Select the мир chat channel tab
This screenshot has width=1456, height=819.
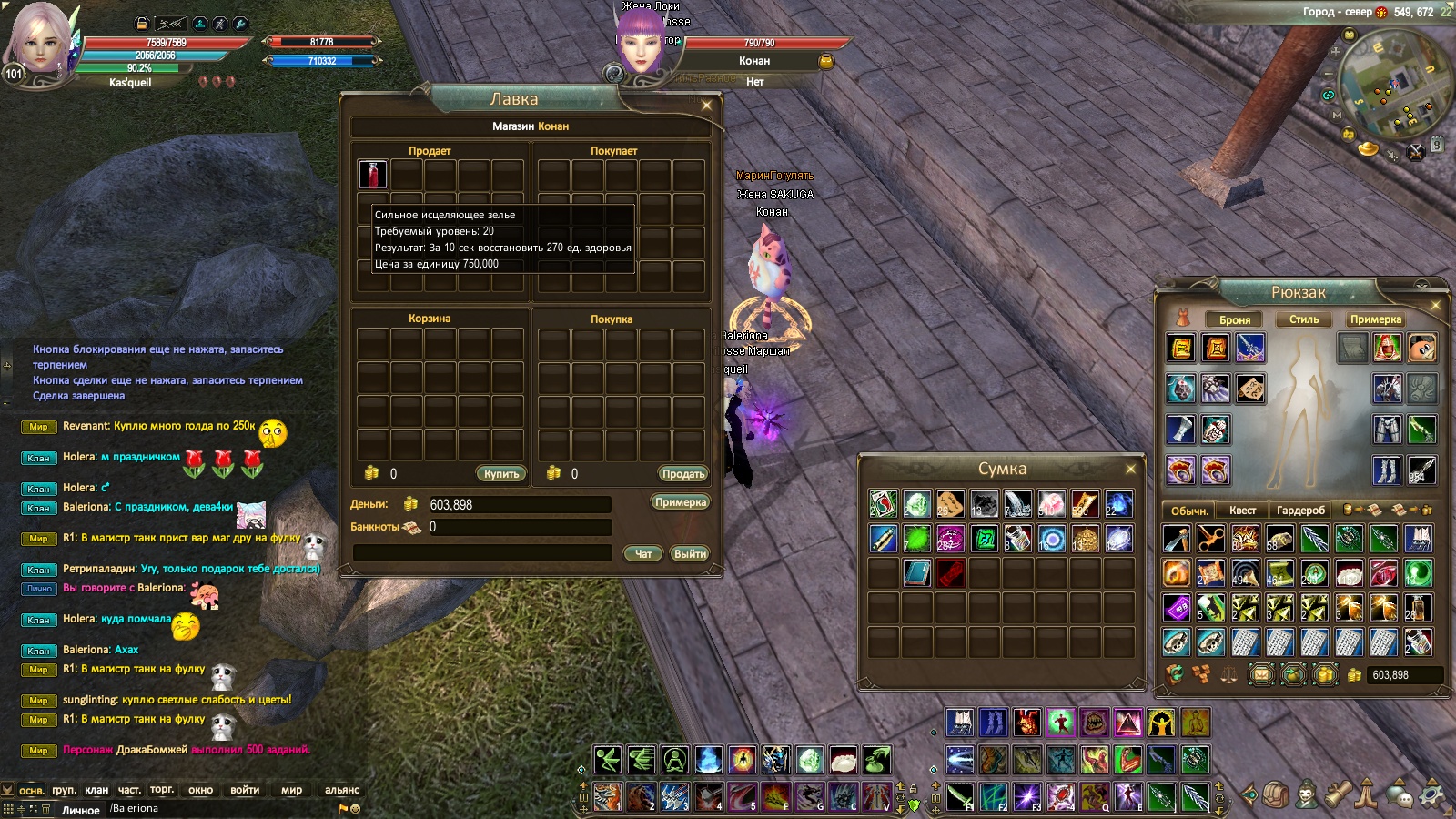click(291, 790)
